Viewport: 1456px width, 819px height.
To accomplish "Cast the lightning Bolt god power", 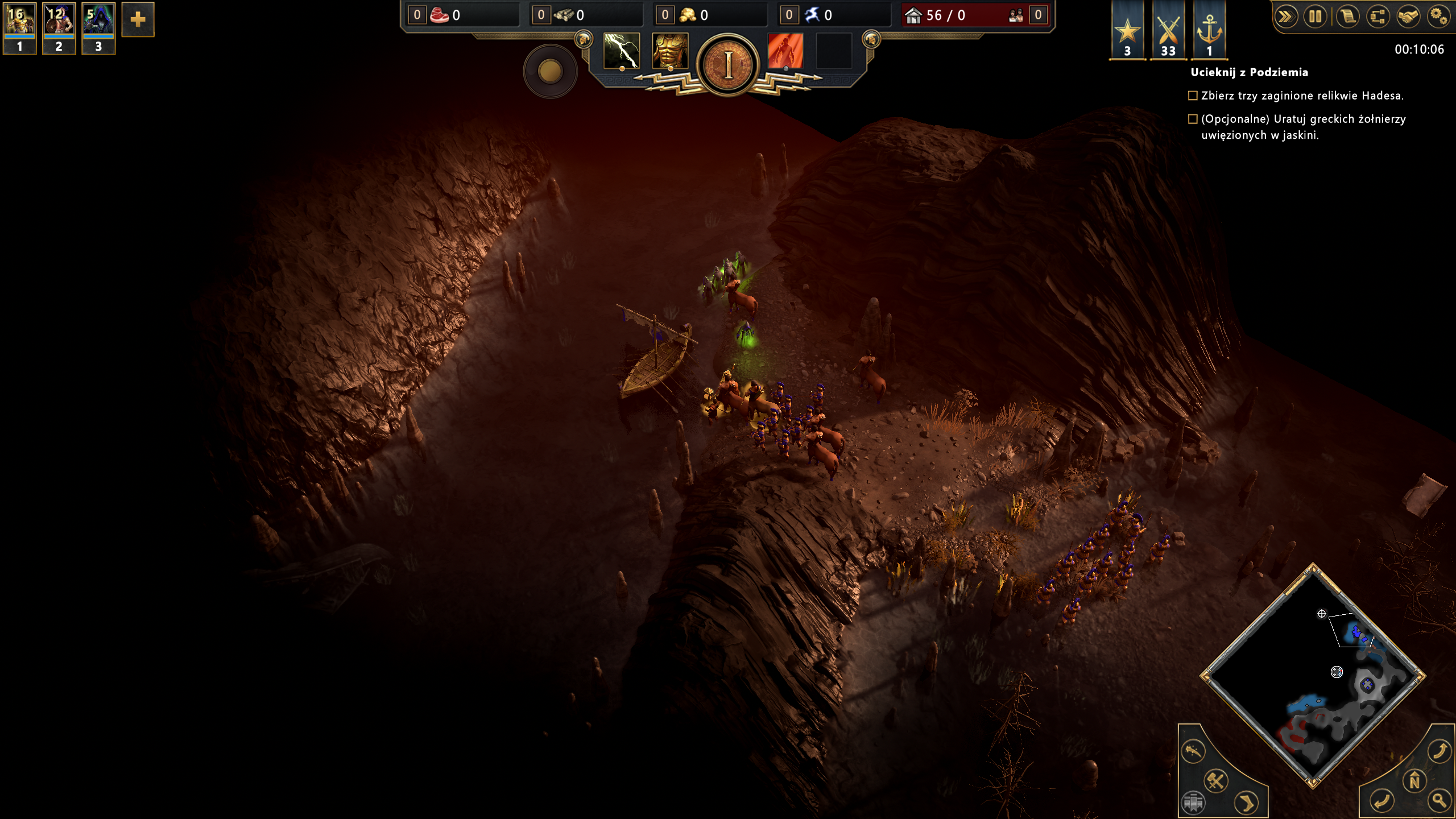I will (x=622, y=51).
